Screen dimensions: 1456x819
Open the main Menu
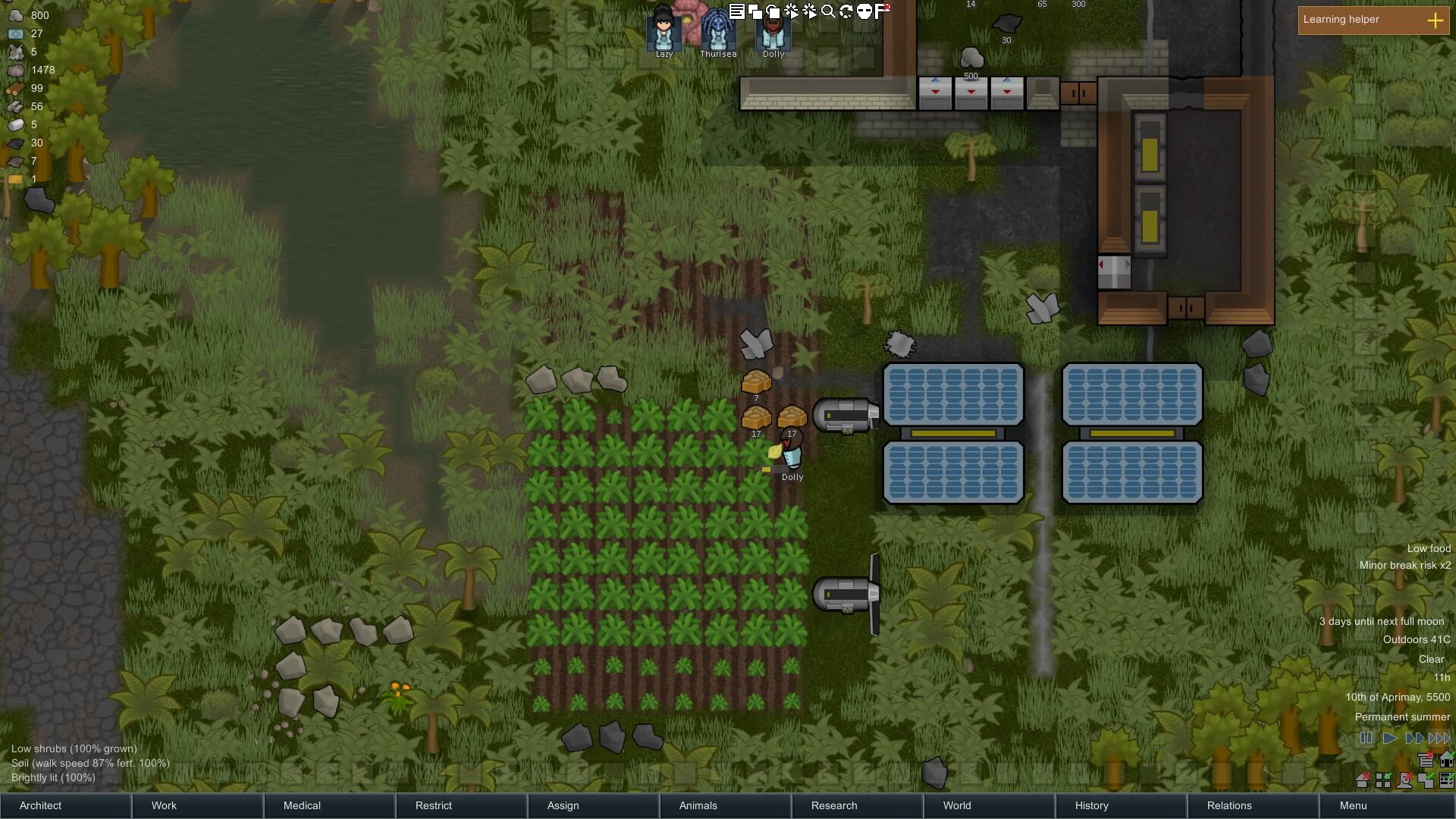(1385, 805)
